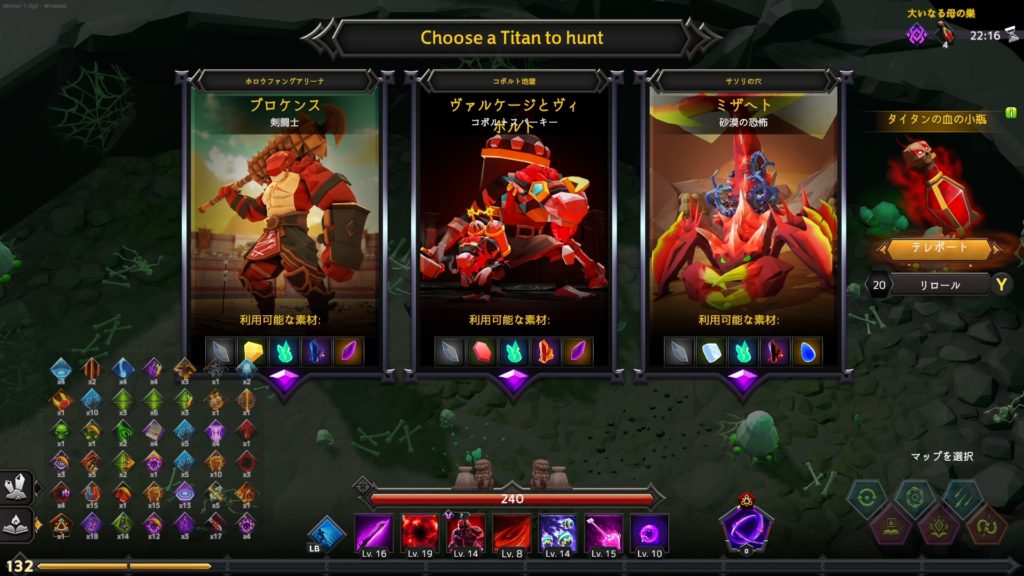
Task: Reroll Titans with the リロール button
Action: click(940, 285)
